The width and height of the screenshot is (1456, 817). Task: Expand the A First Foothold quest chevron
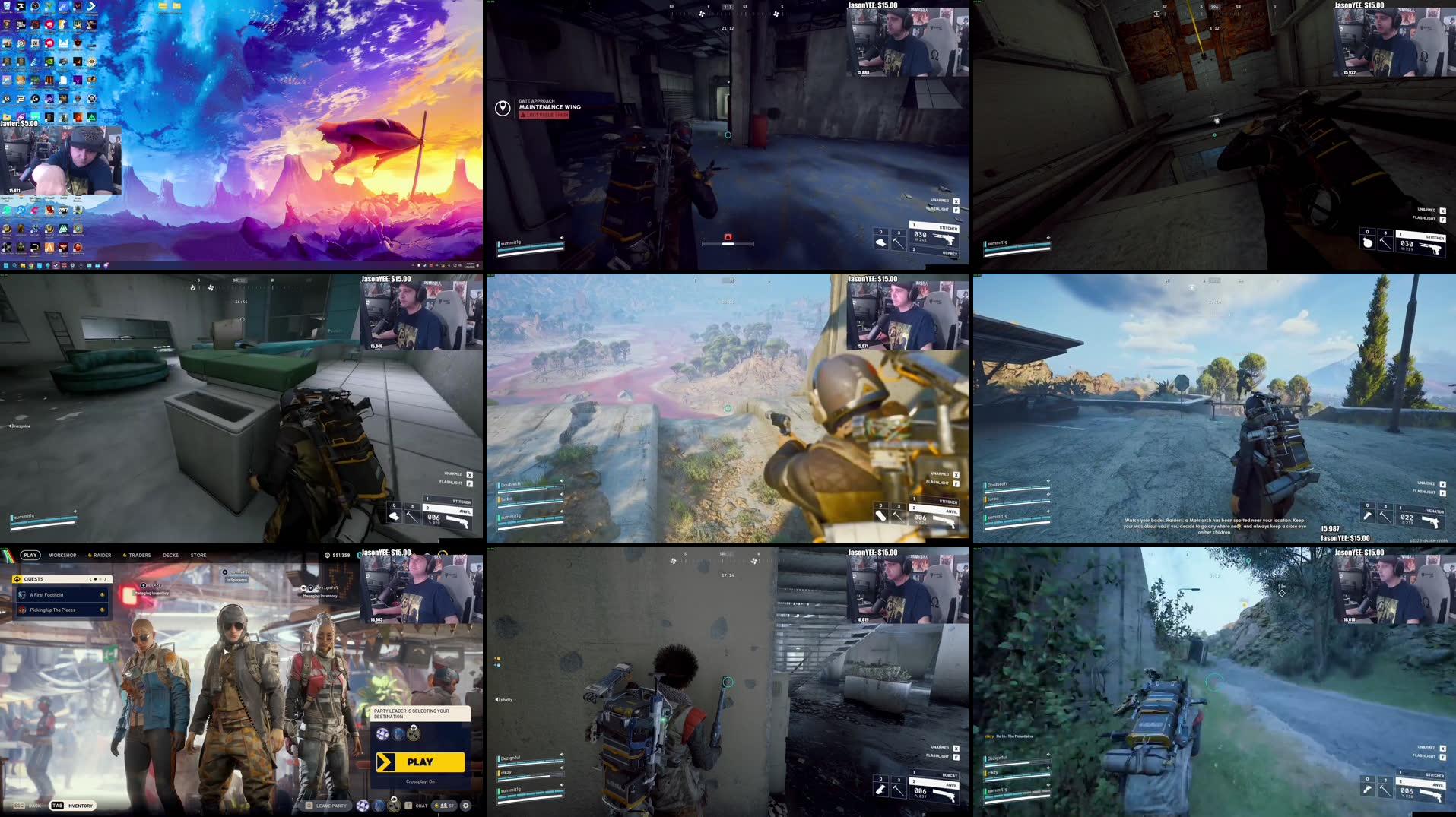(102, 595)
